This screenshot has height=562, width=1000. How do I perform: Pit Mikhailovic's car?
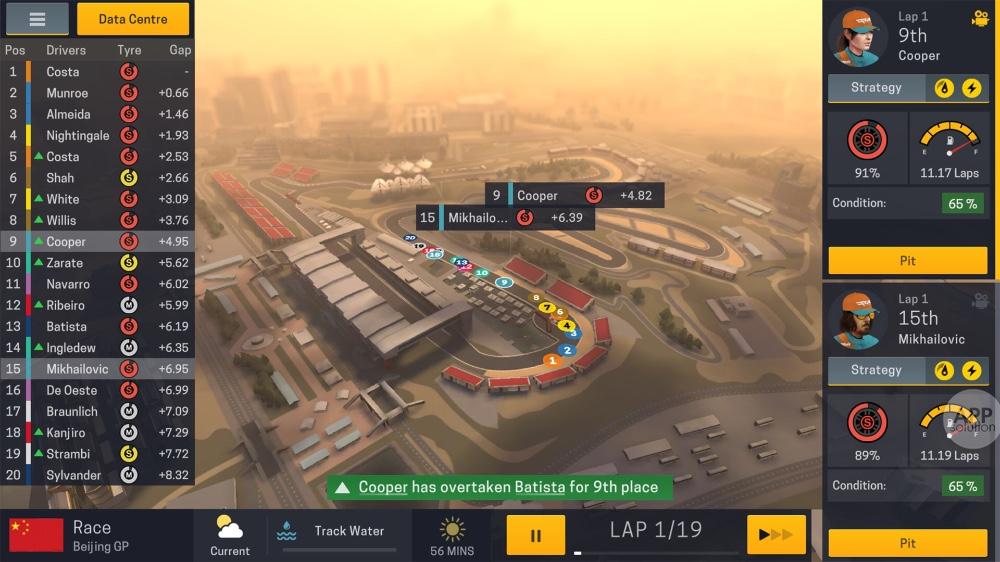coord(907,543)
